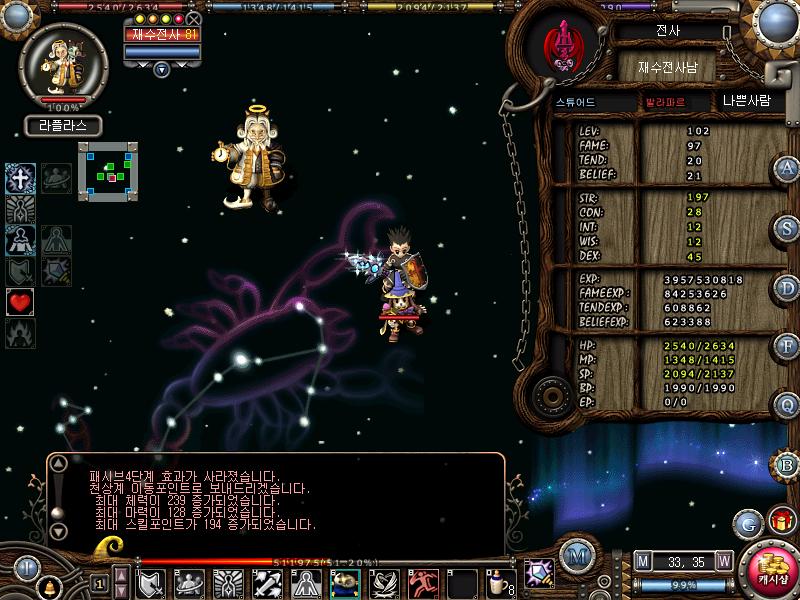This screenshot has width=800, height=600.
Task: Select the white cross buff icon
Action: (20, 179)
